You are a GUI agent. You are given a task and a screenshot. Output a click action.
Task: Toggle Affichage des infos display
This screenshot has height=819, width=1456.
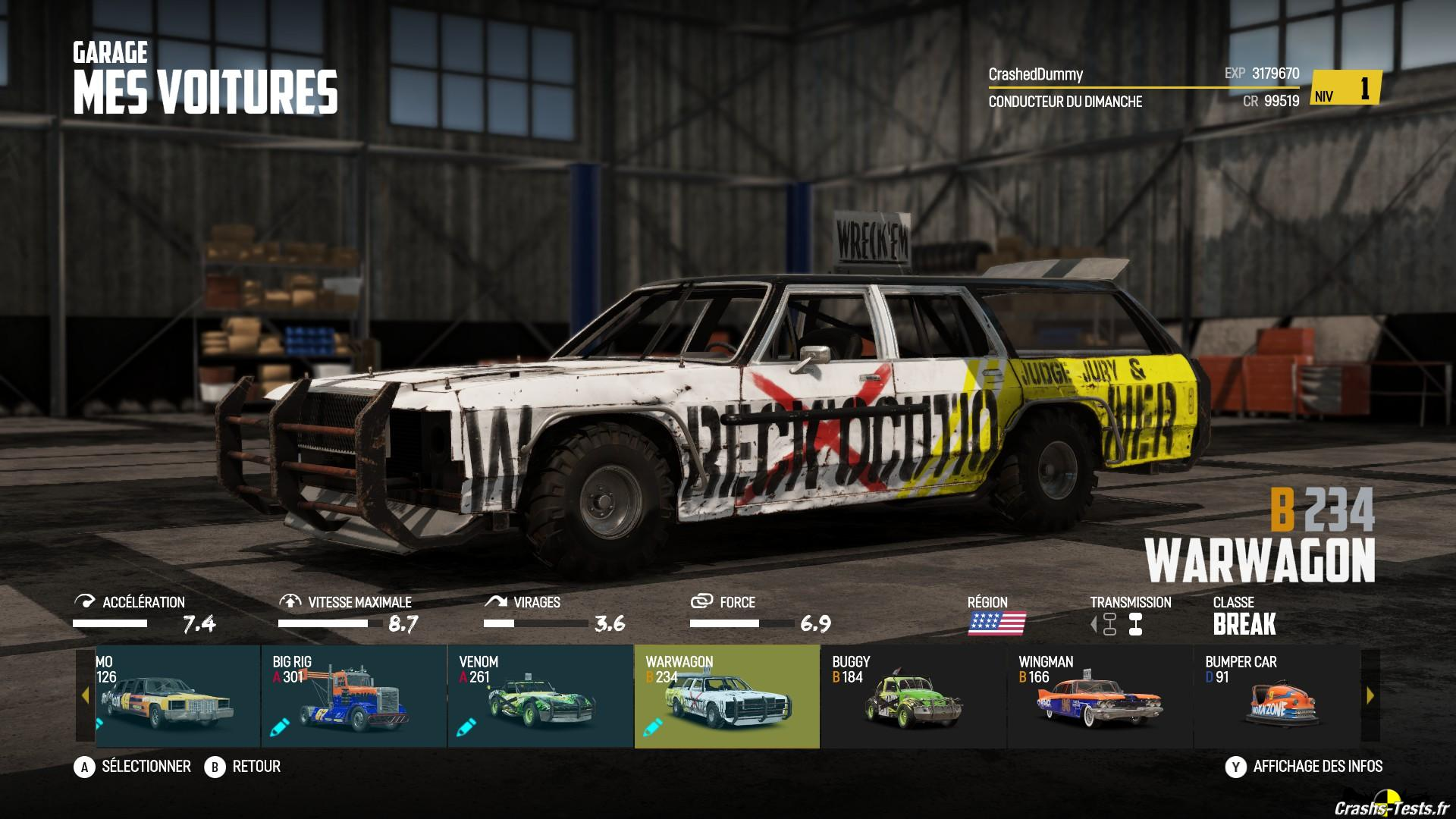1304,767
